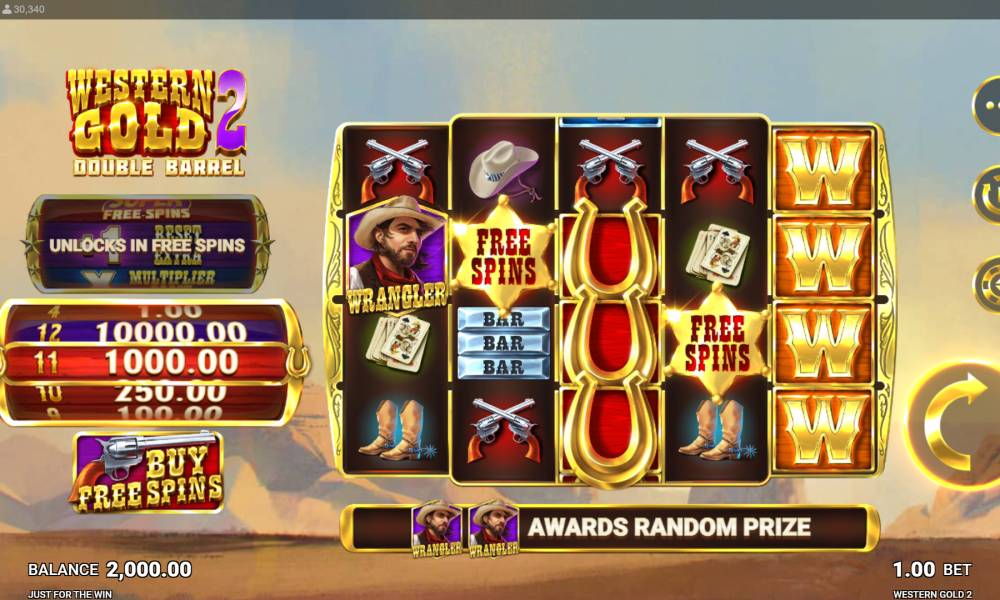The height and width of the screenshot is (600, 1000).
Task: Open the three-dots menu button
Action: click(988, 104)
